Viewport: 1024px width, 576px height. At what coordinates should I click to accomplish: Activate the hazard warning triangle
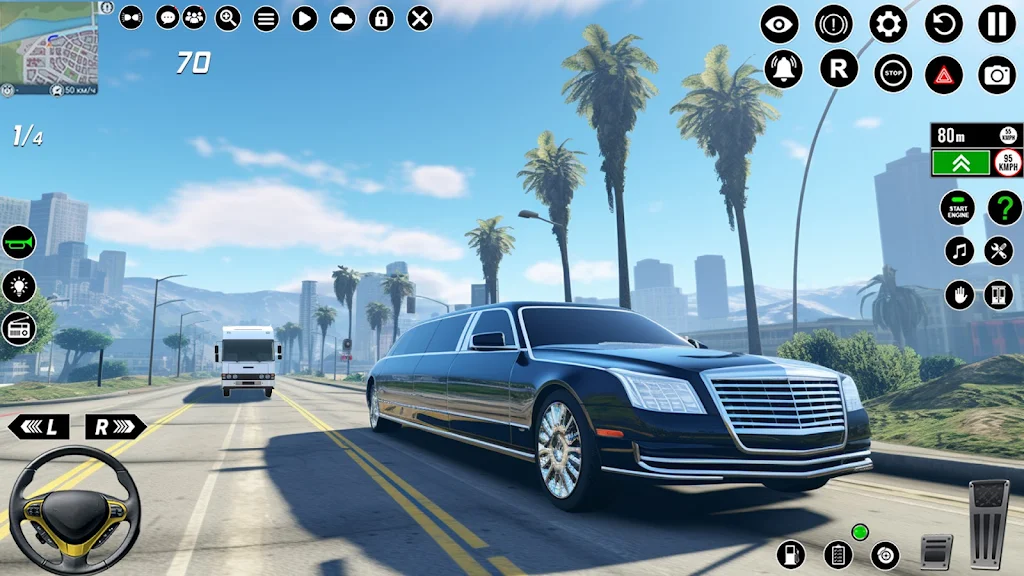943,74
